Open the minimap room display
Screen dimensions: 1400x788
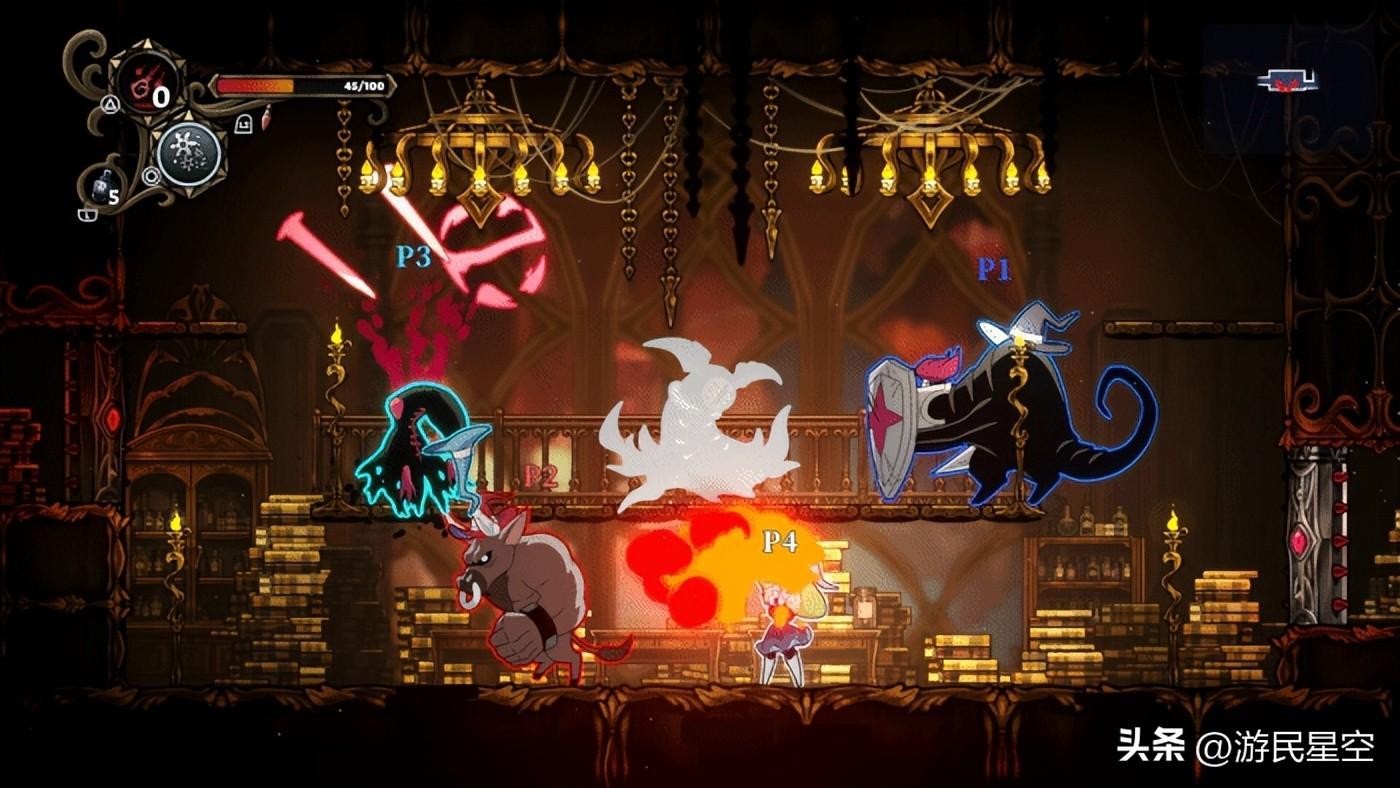pos(1286,83)
